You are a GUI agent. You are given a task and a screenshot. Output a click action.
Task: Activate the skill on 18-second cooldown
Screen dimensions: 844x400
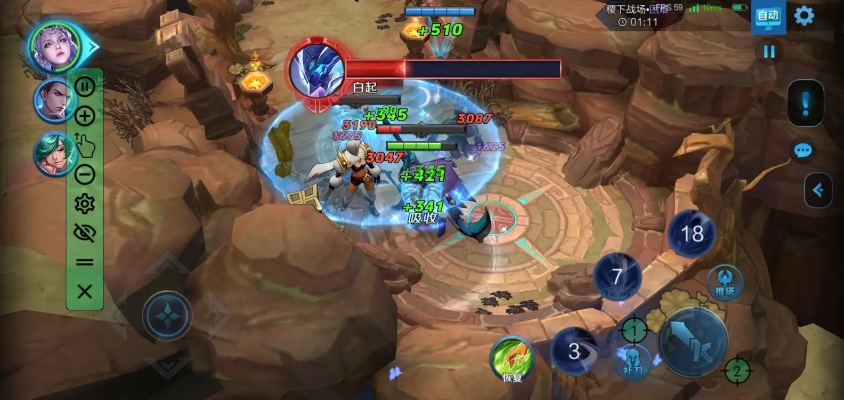coord(692,234)
